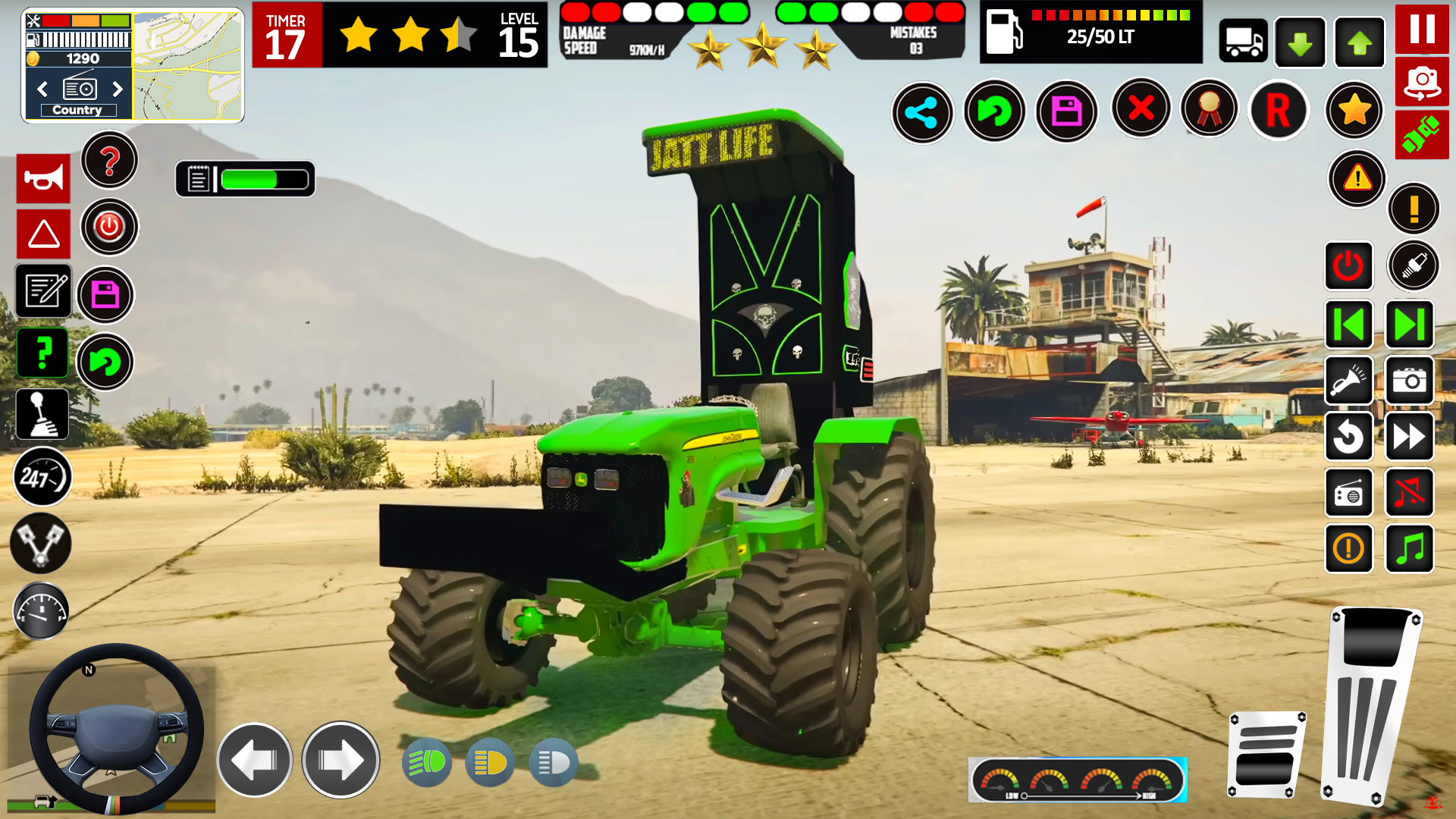Open the share options
Viewport: 1456px width, 819px height.
tap(922, 112)
